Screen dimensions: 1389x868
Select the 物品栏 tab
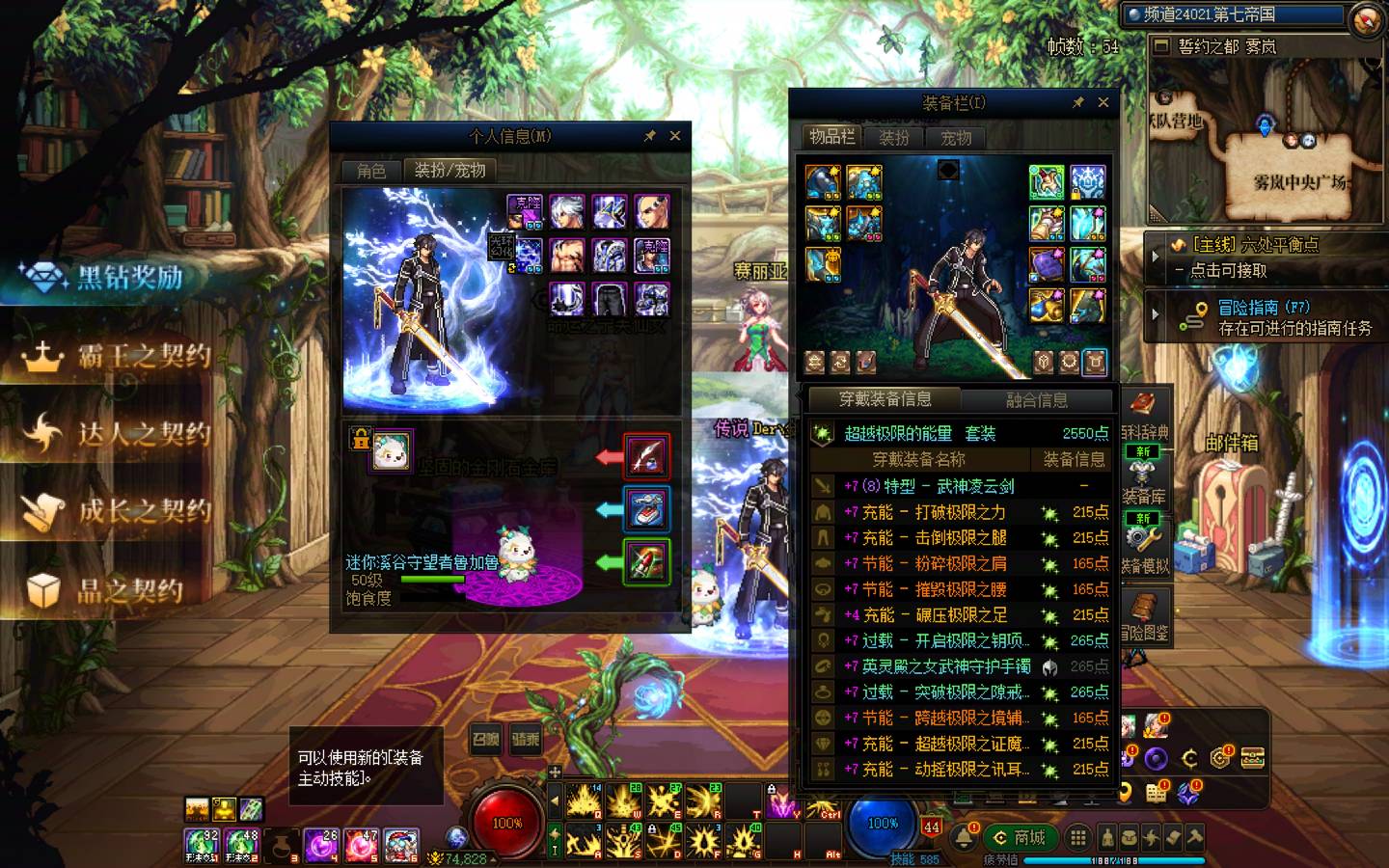pos(831,137)
